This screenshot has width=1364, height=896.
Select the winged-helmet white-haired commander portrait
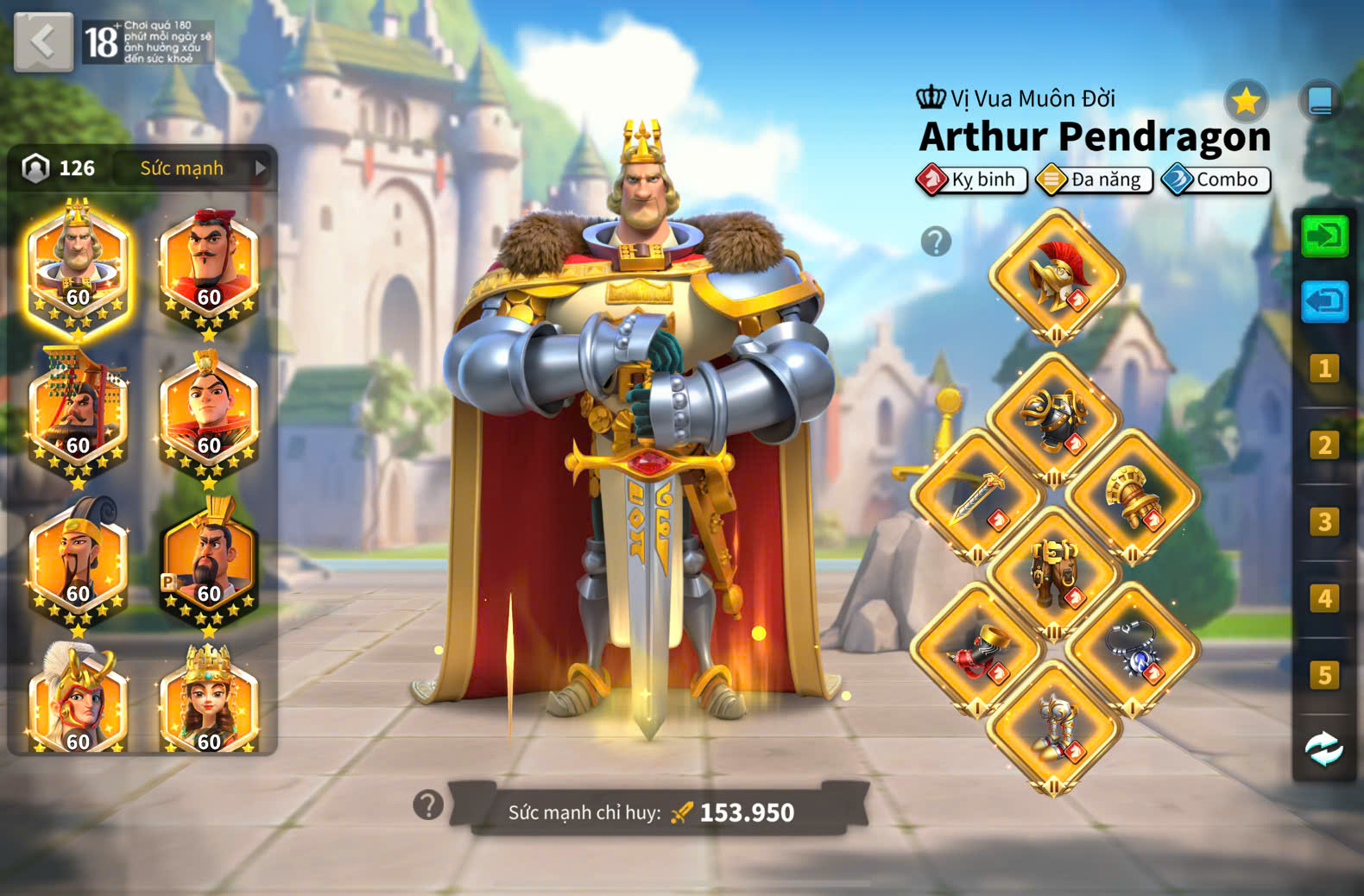(x=78, y=701)
